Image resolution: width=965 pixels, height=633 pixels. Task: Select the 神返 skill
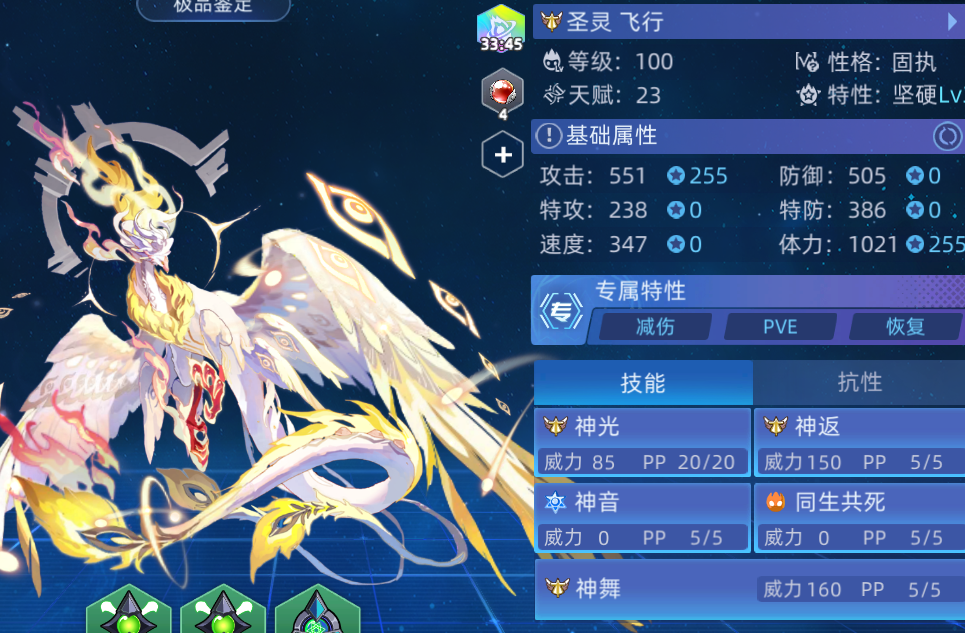click(859, 443)
